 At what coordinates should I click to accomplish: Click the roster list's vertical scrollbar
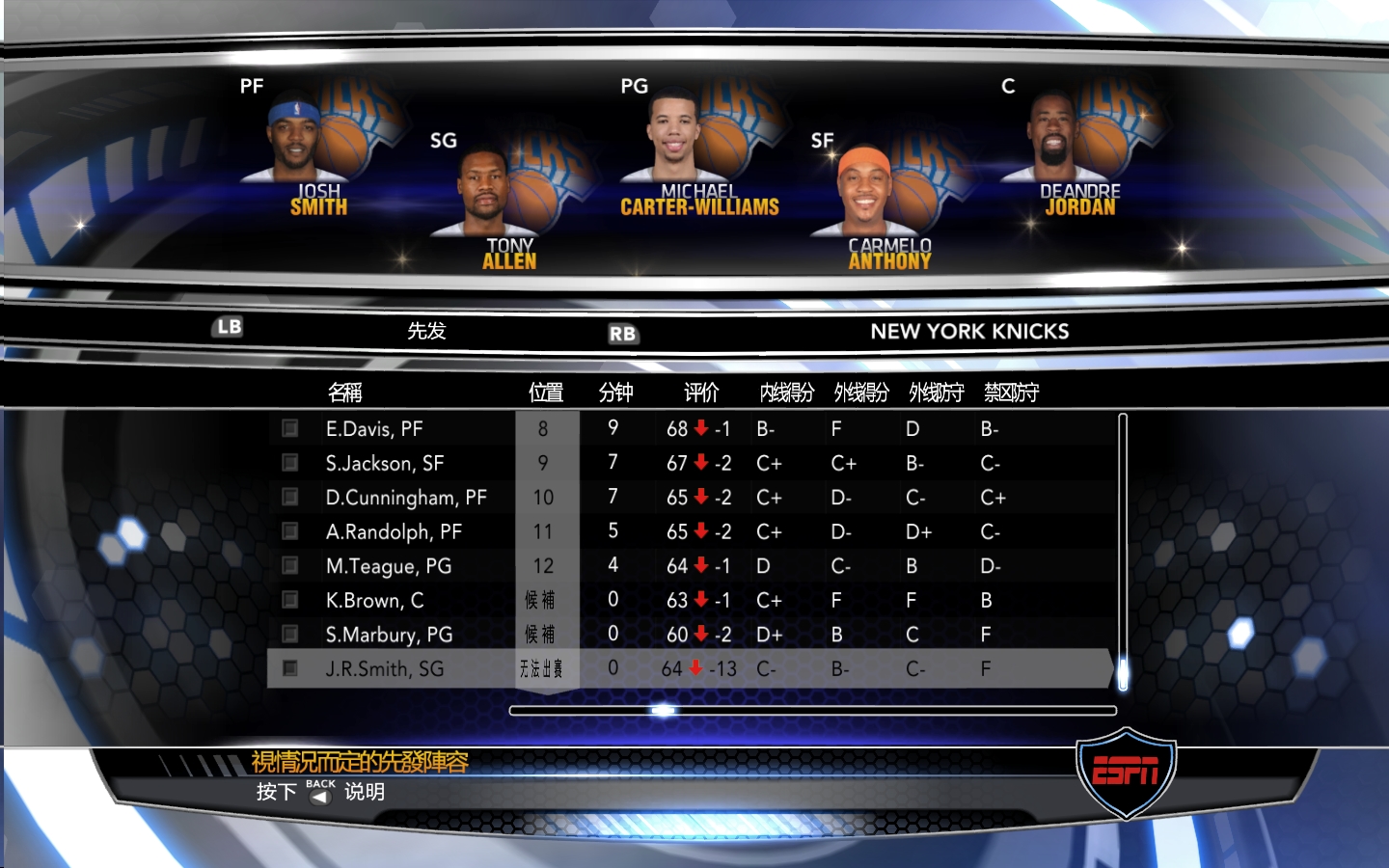[1123, 550]
